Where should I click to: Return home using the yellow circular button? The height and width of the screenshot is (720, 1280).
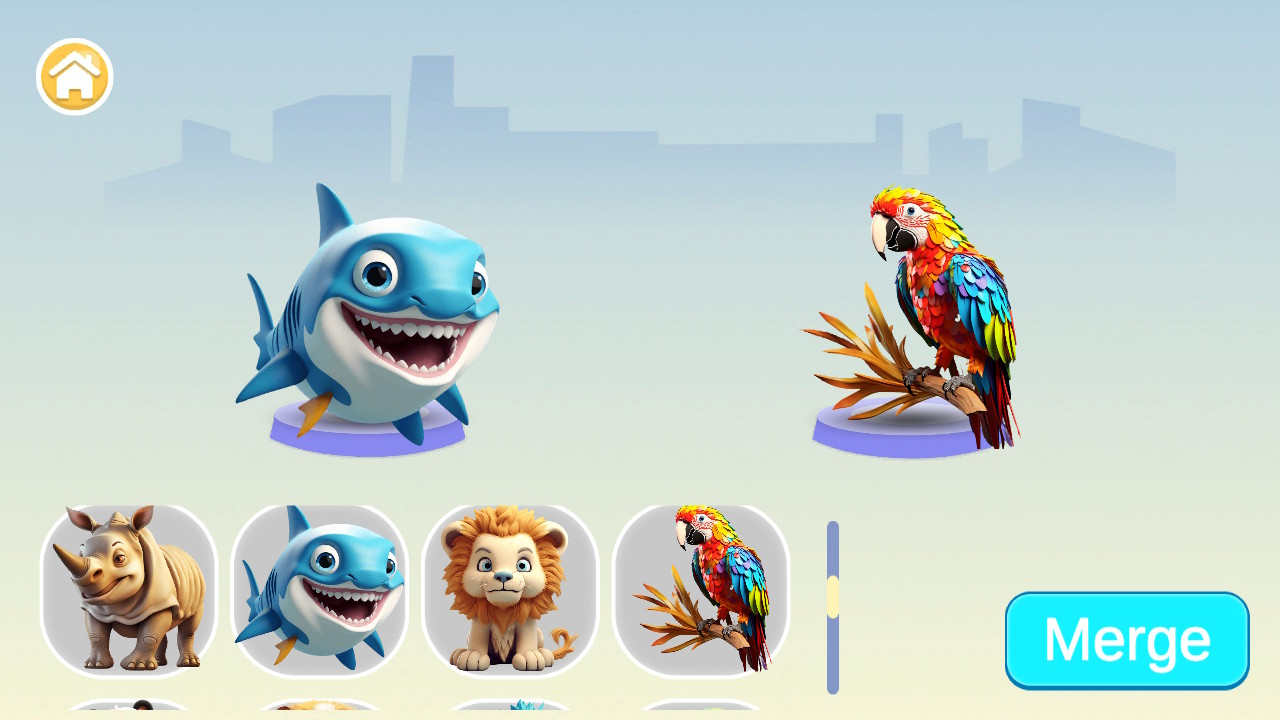tap(74, 75)
